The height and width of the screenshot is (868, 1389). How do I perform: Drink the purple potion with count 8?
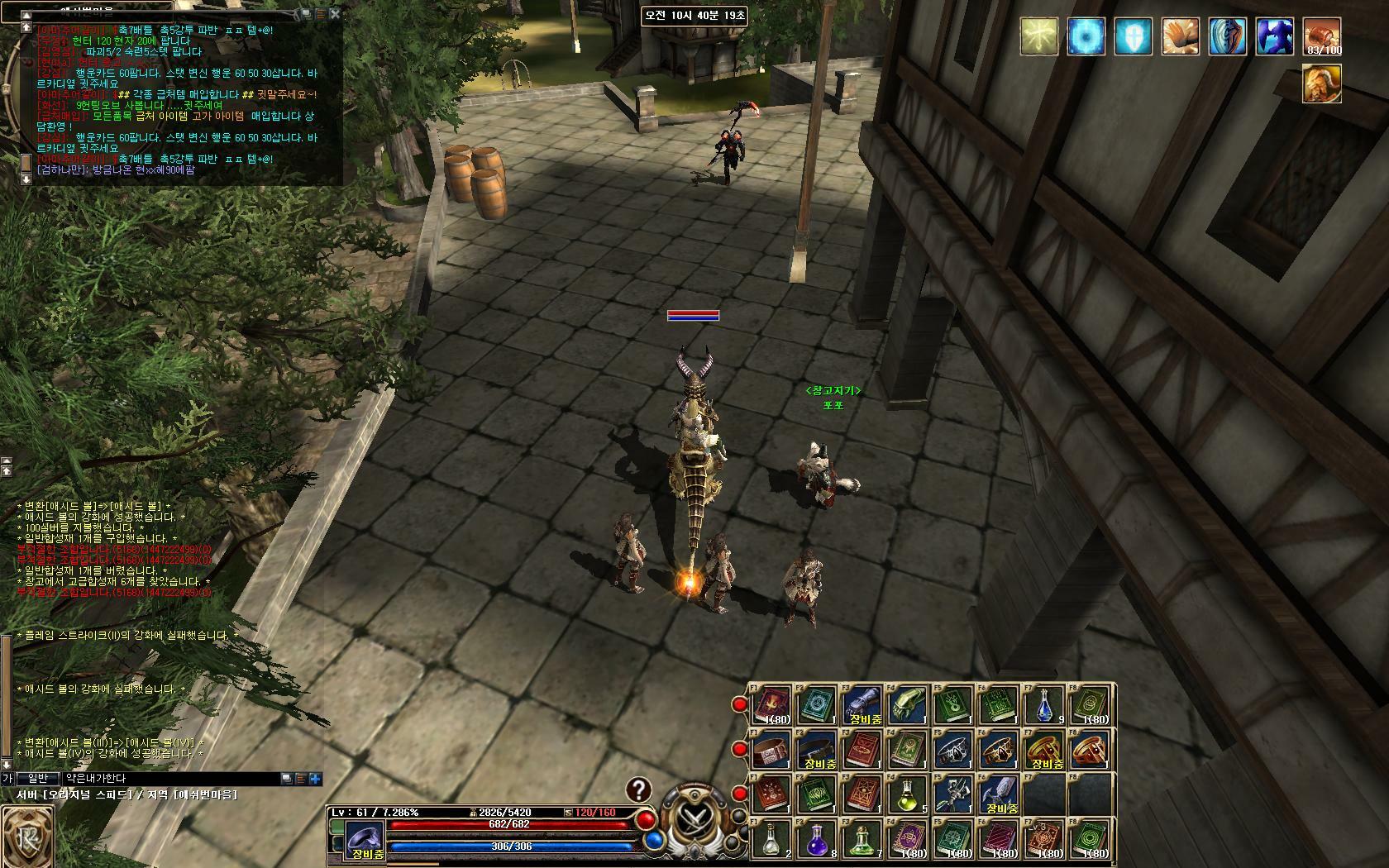point(819,840)
